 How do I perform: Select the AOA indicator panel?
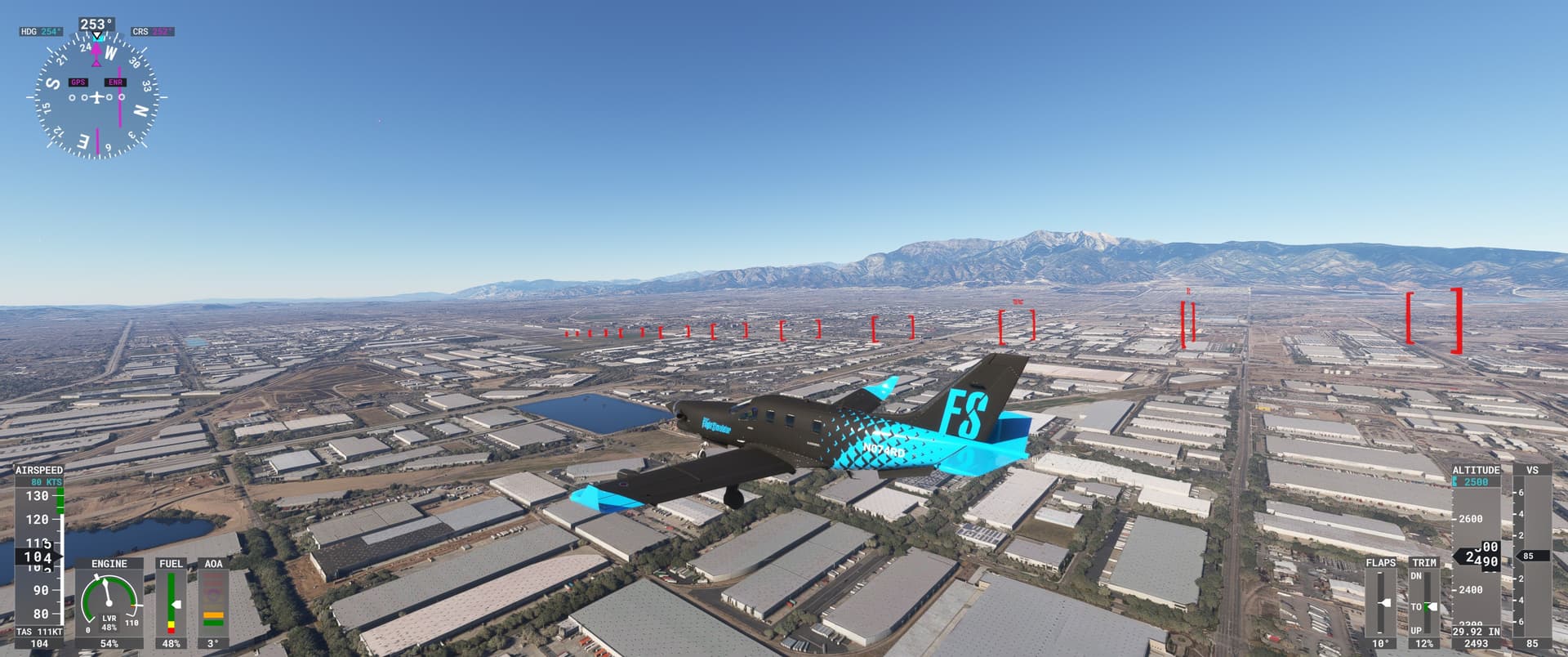click(x=213, y=563)
